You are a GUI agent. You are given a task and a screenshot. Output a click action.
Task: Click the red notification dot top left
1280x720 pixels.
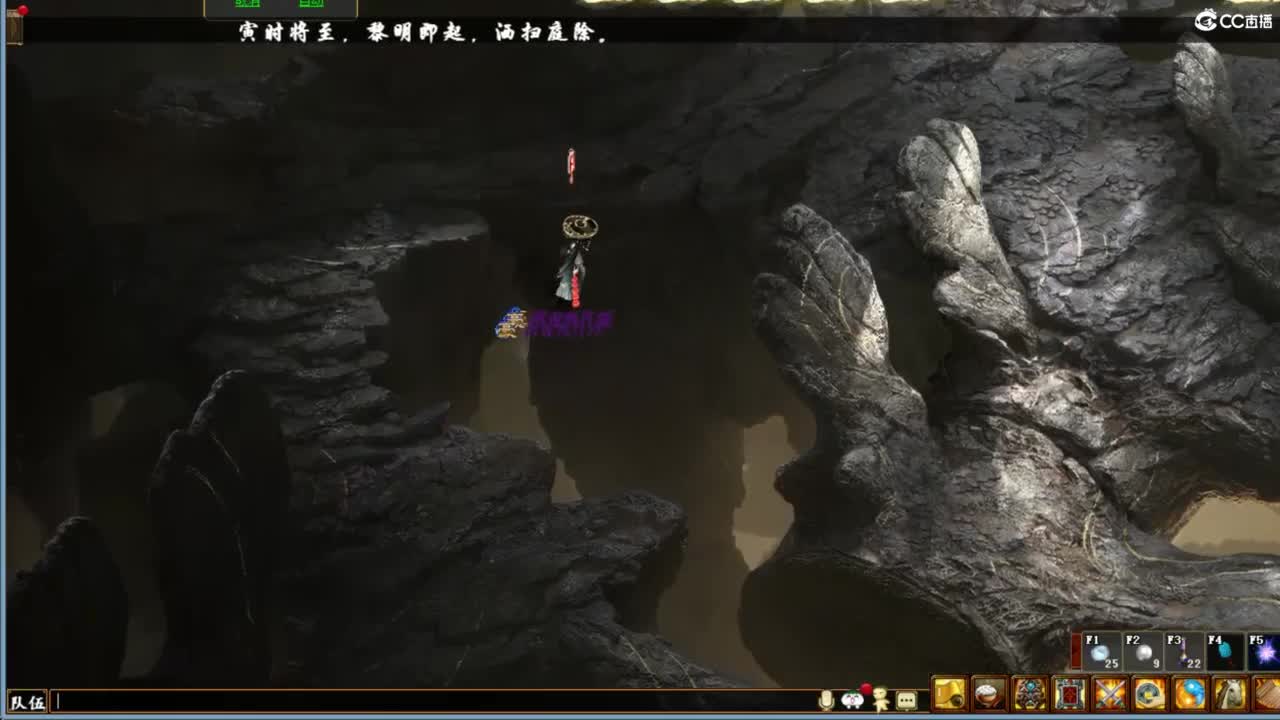pos(22,11)
